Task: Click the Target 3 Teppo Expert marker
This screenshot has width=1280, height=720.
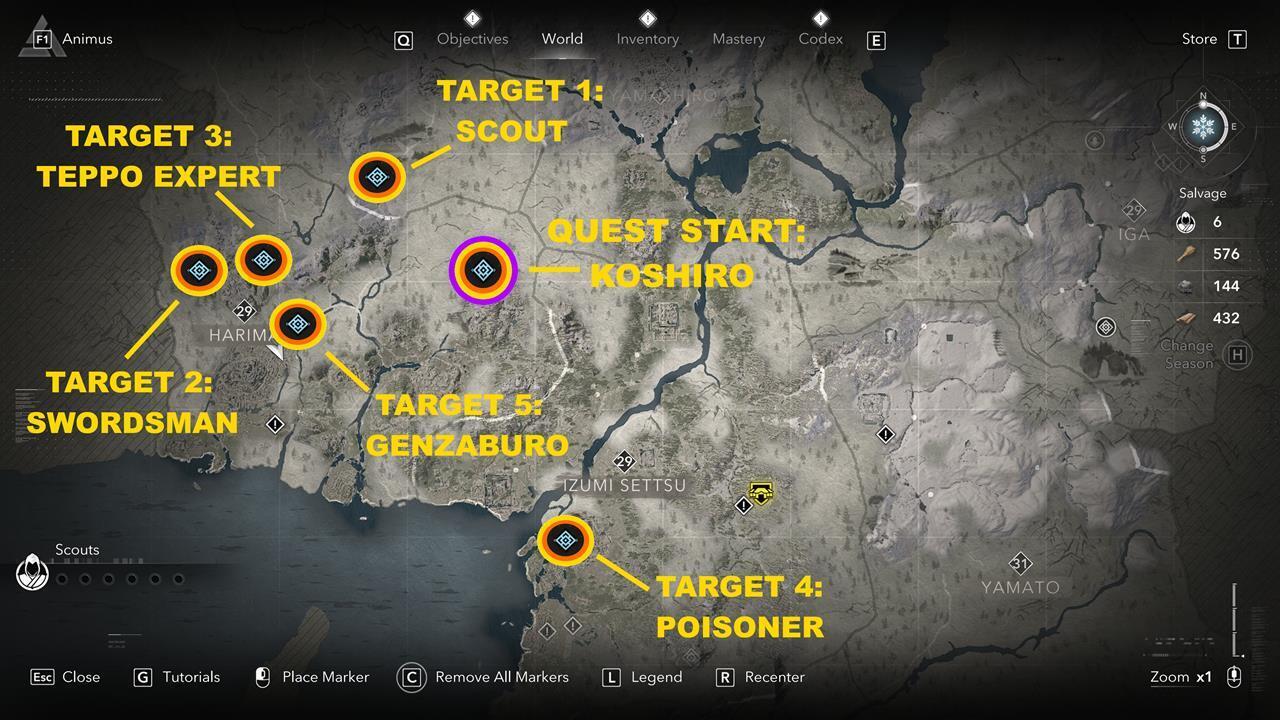Action: pyautogui.click(x=262, y=261)
